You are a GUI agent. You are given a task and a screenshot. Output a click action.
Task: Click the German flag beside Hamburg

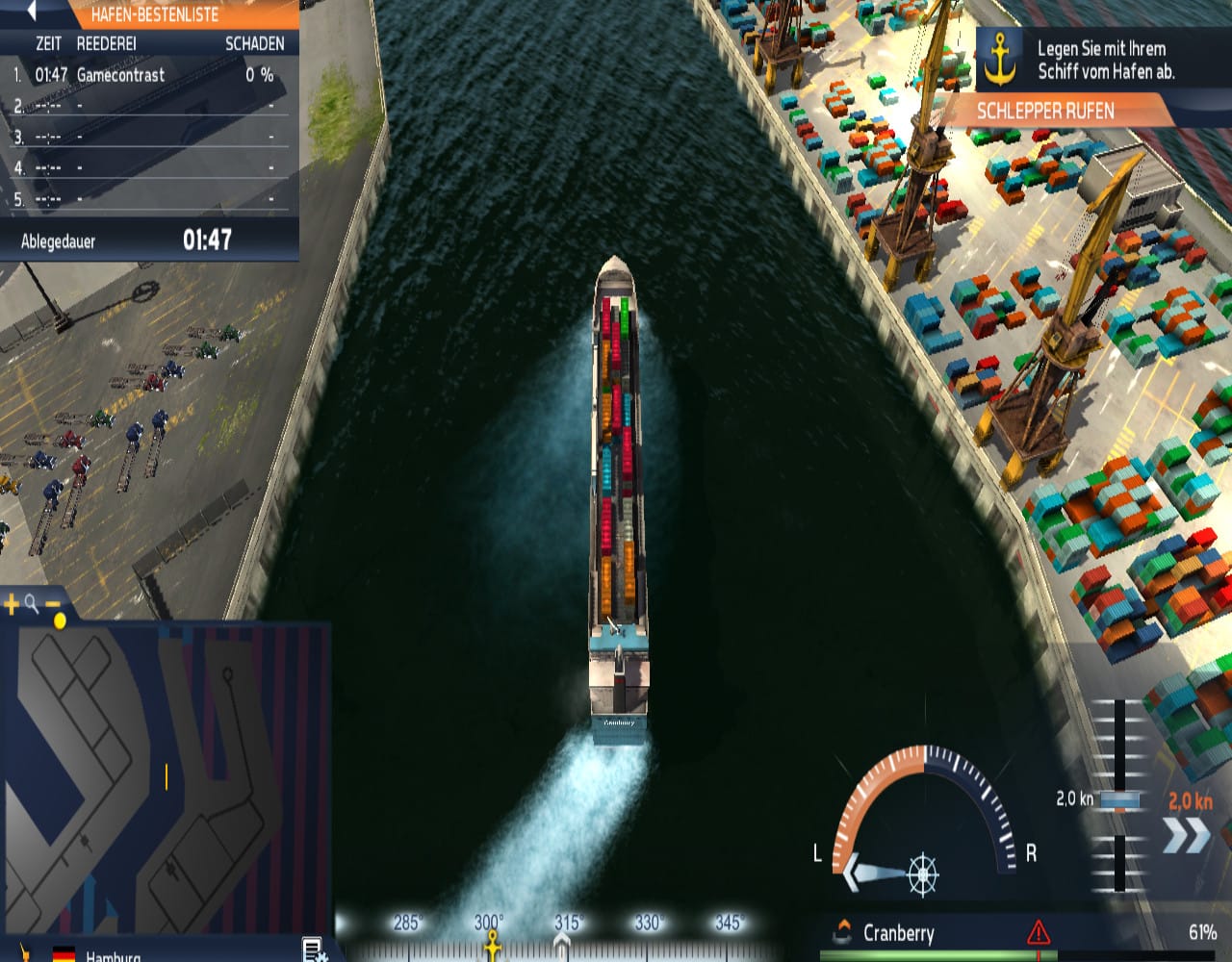[63, 955]
